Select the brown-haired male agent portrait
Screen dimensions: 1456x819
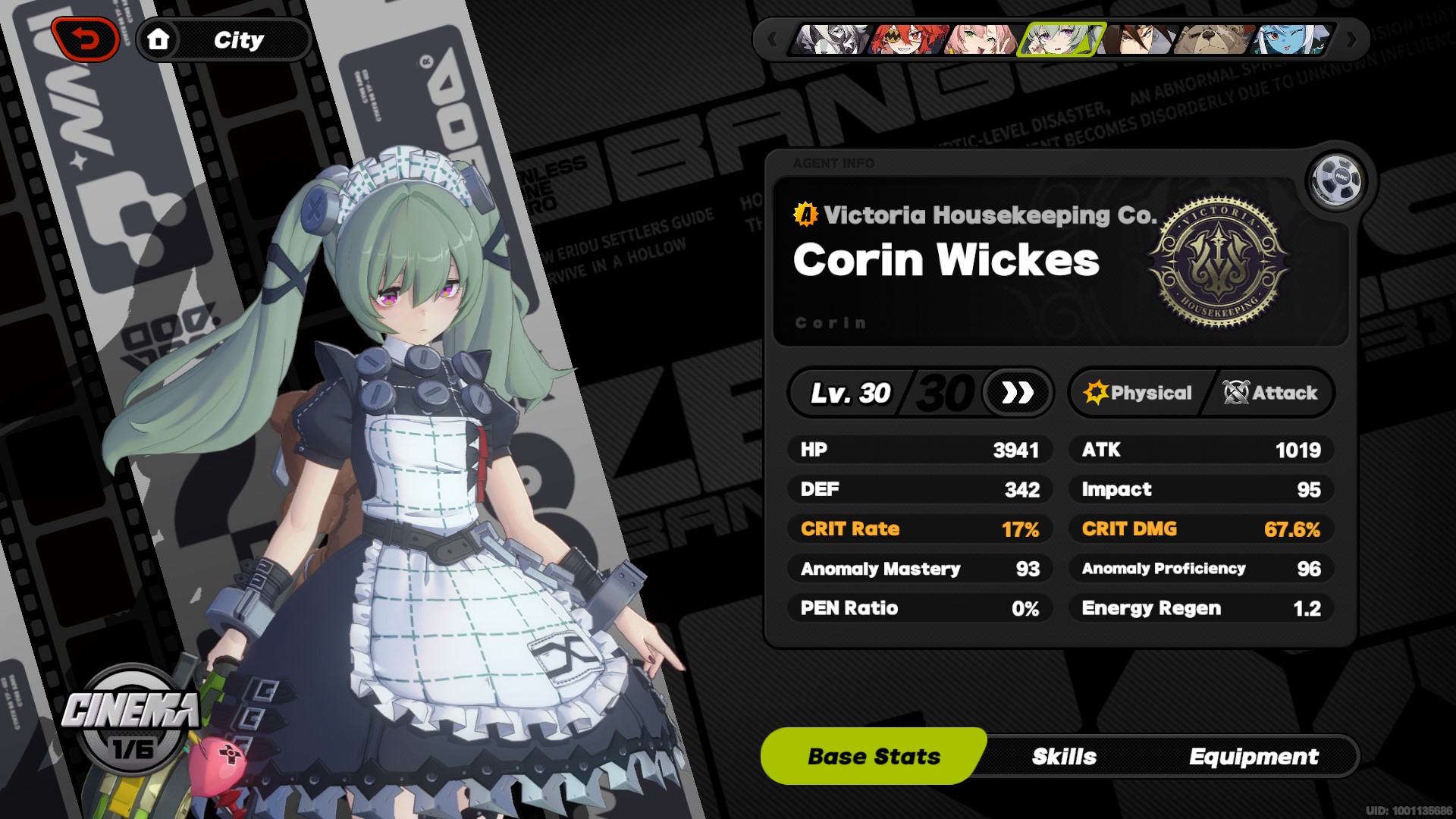pos(1139,39)
